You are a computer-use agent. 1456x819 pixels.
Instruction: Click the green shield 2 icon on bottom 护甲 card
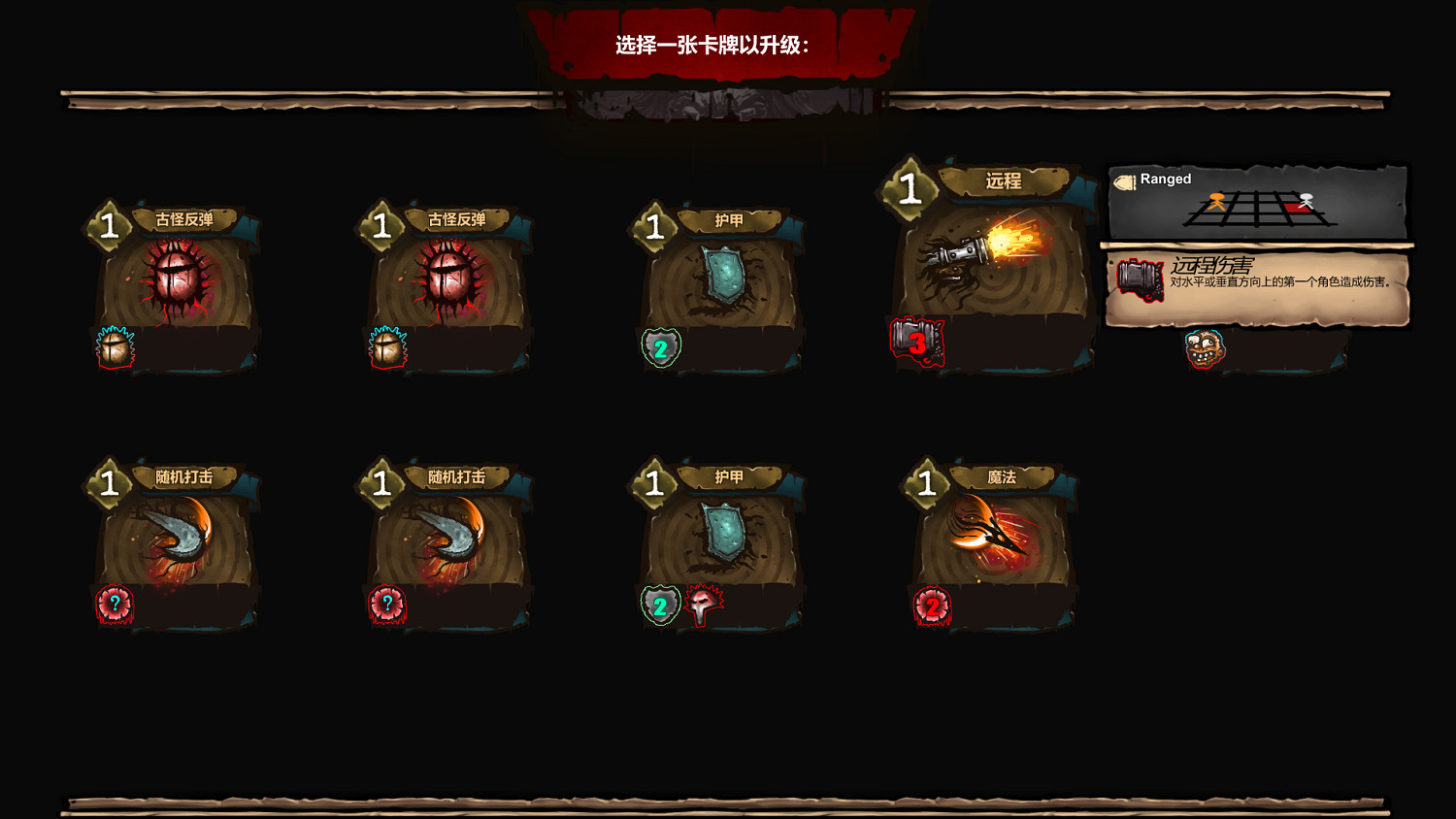(659, 606)
